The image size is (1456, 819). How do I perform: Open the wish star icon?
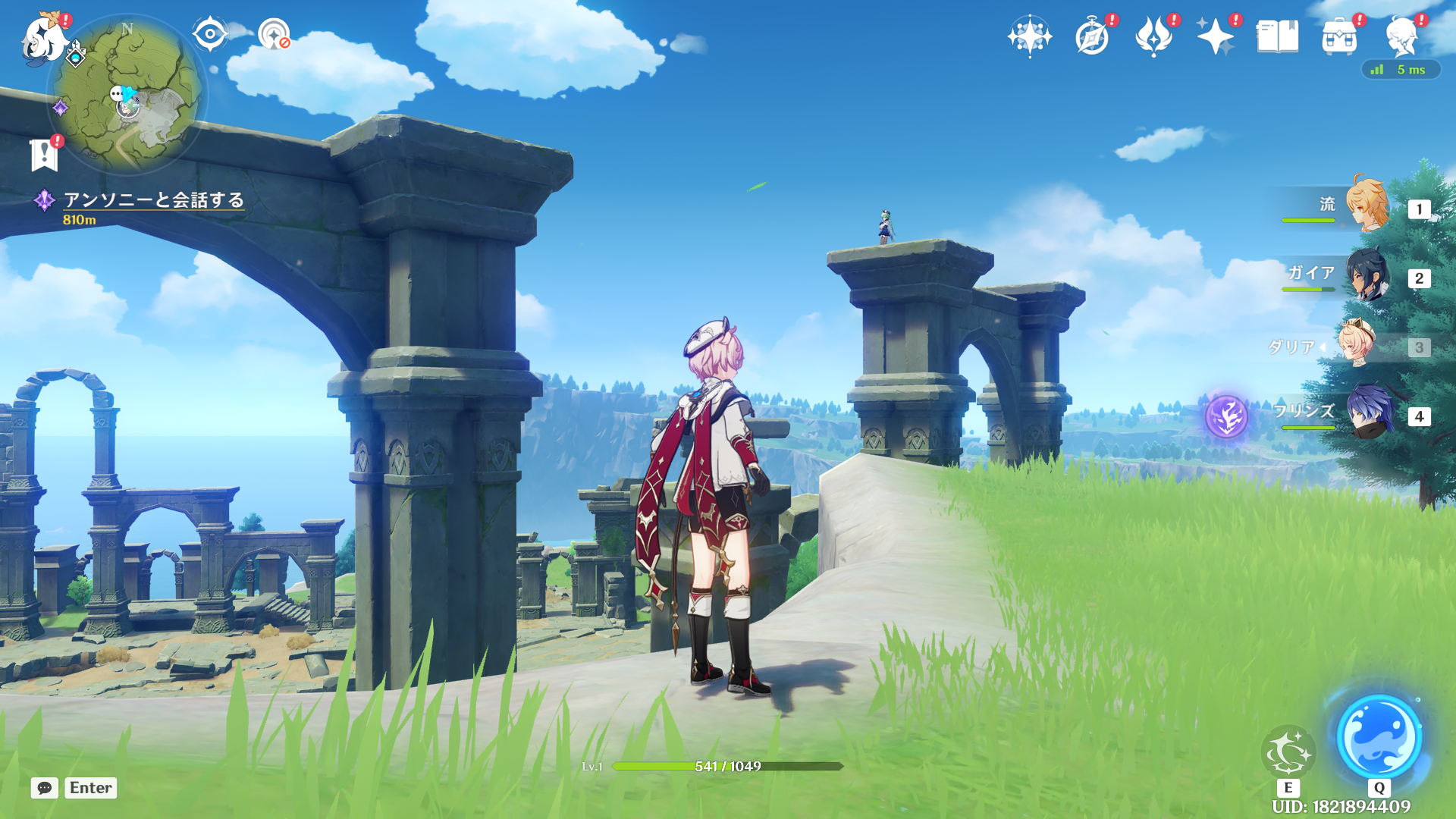(1029, 36)
